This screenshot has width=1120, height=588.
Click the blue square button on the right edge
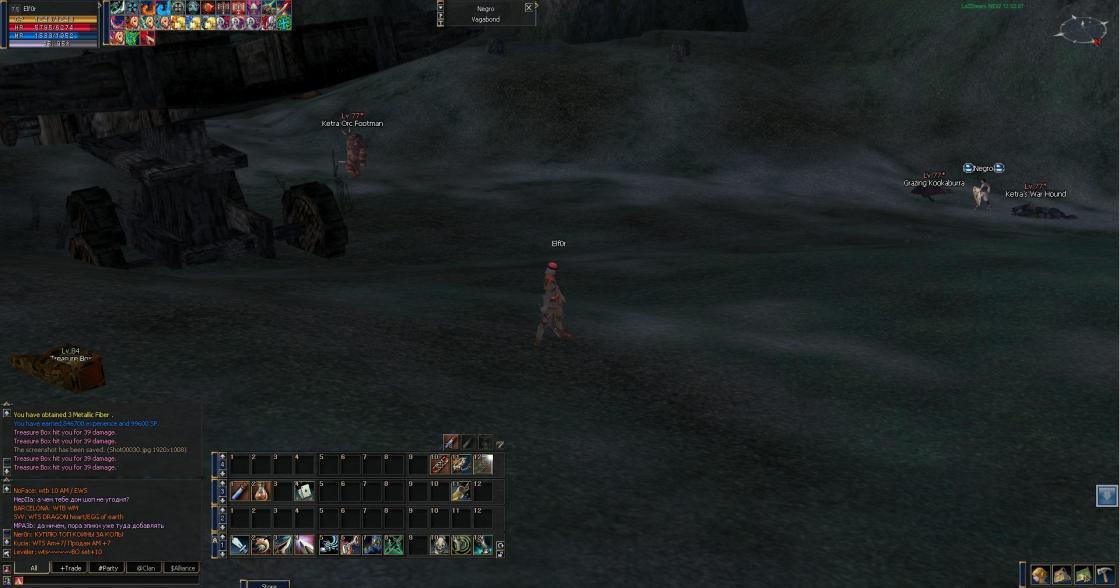(x=1106, y=496)
